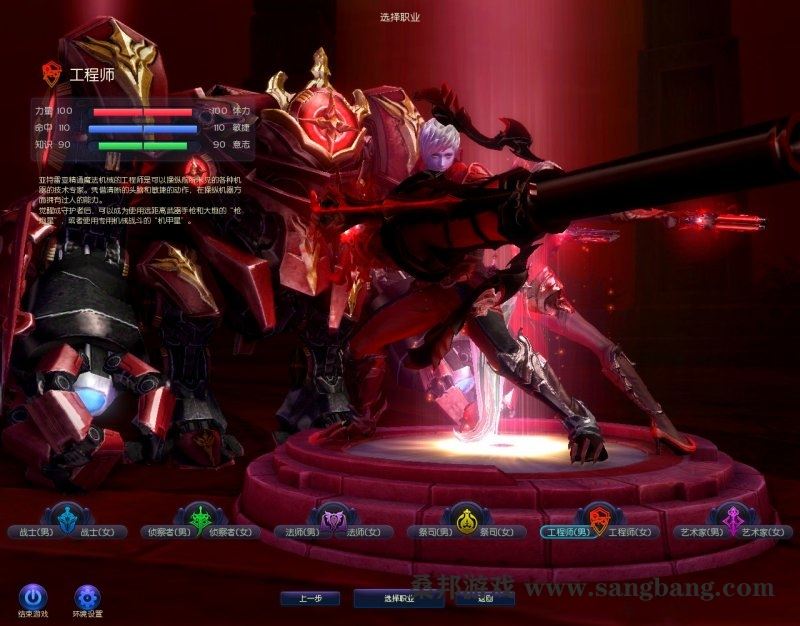Click the 结束游戏 quit game icon
Image resolution: width=800 pixels, height=626 pixels.
click(32, 597)
